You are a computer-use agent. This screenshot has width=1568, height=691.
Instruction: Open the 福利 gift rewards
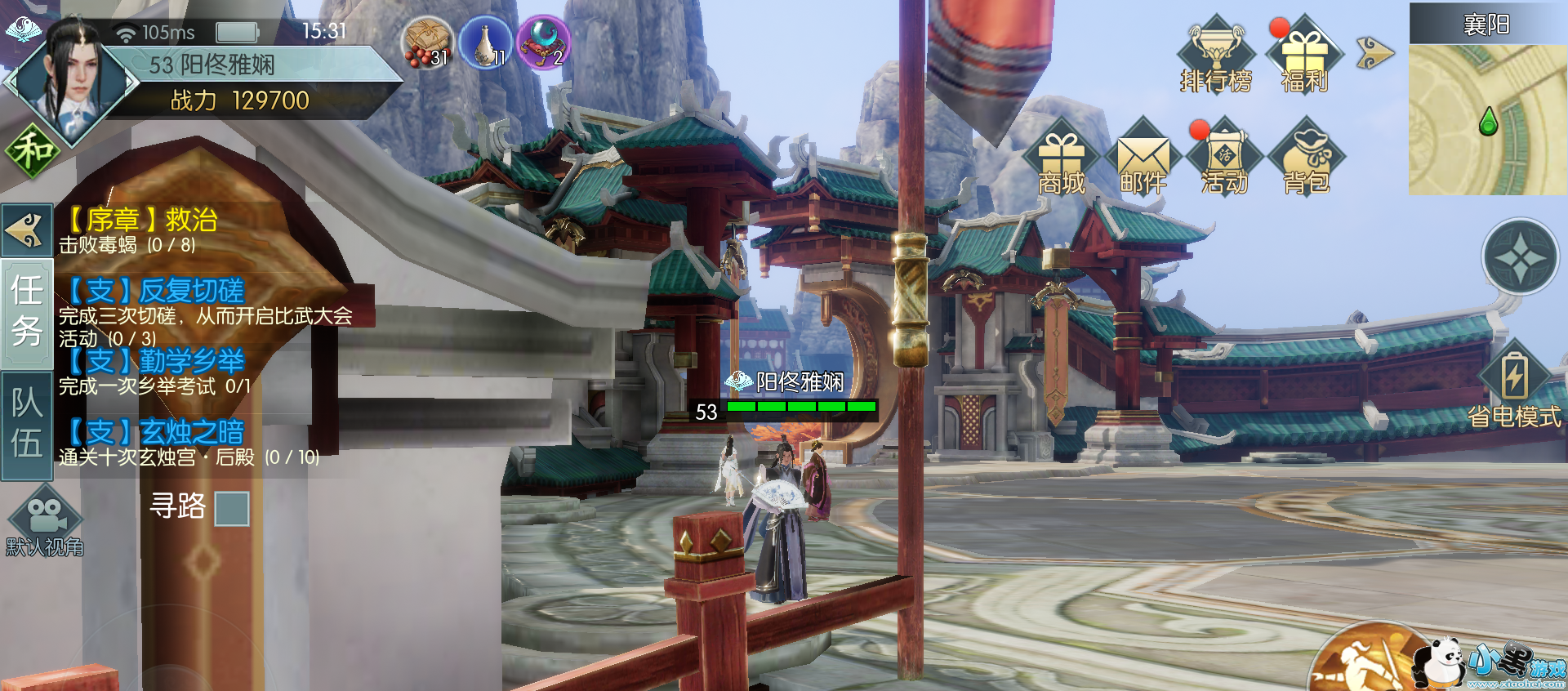[1304, 54]
